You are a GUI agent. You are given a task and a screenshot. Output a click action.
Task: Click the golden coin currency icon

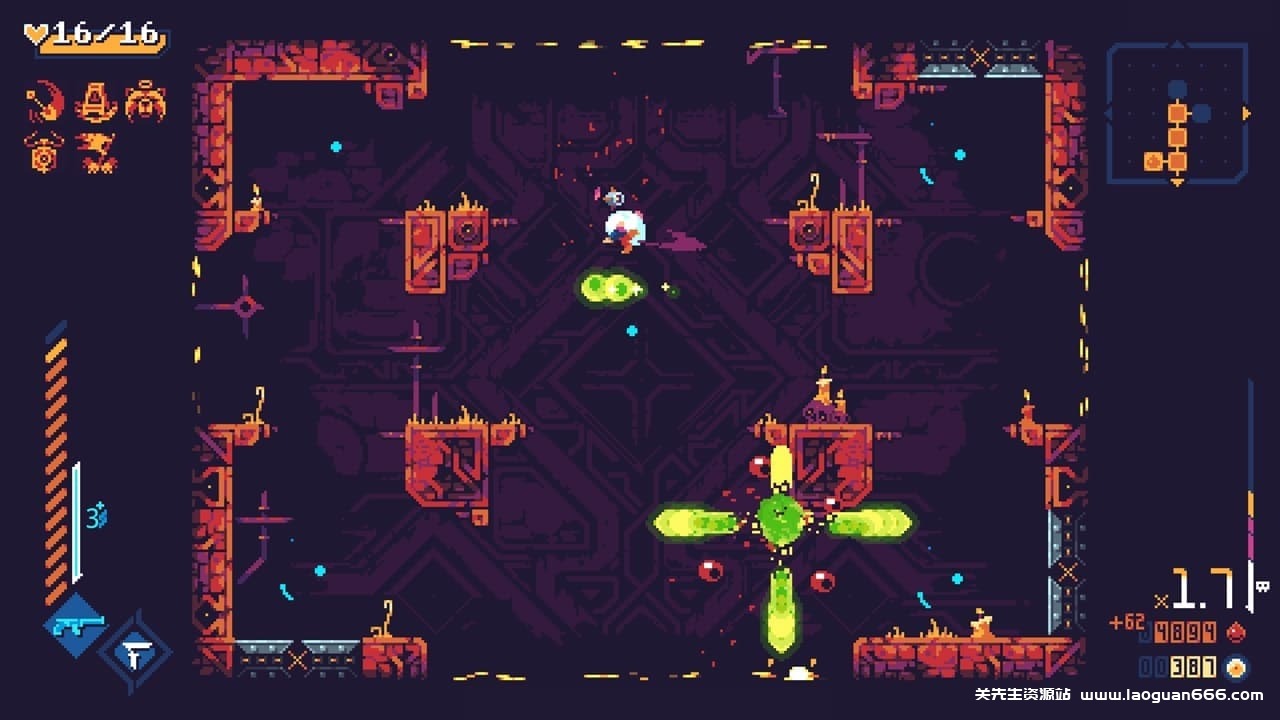coord(1235,667)
